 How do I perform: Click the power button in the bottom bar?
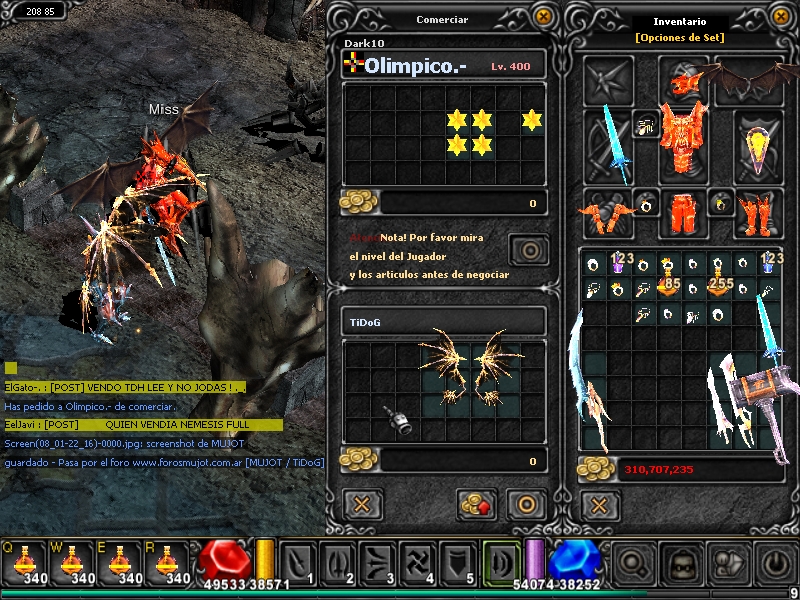click(x=774, y=563)
